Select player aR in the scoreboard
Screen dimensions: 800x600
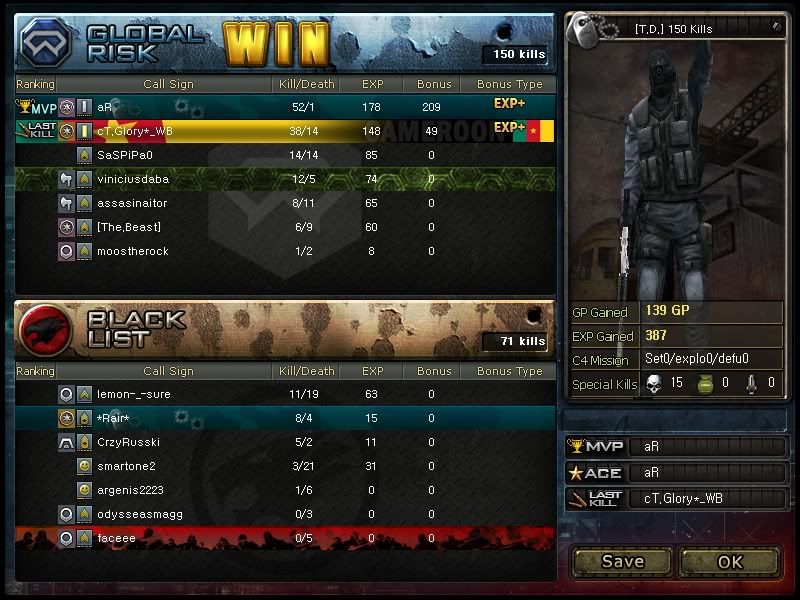pyautogui.click(x=105, y=106)
